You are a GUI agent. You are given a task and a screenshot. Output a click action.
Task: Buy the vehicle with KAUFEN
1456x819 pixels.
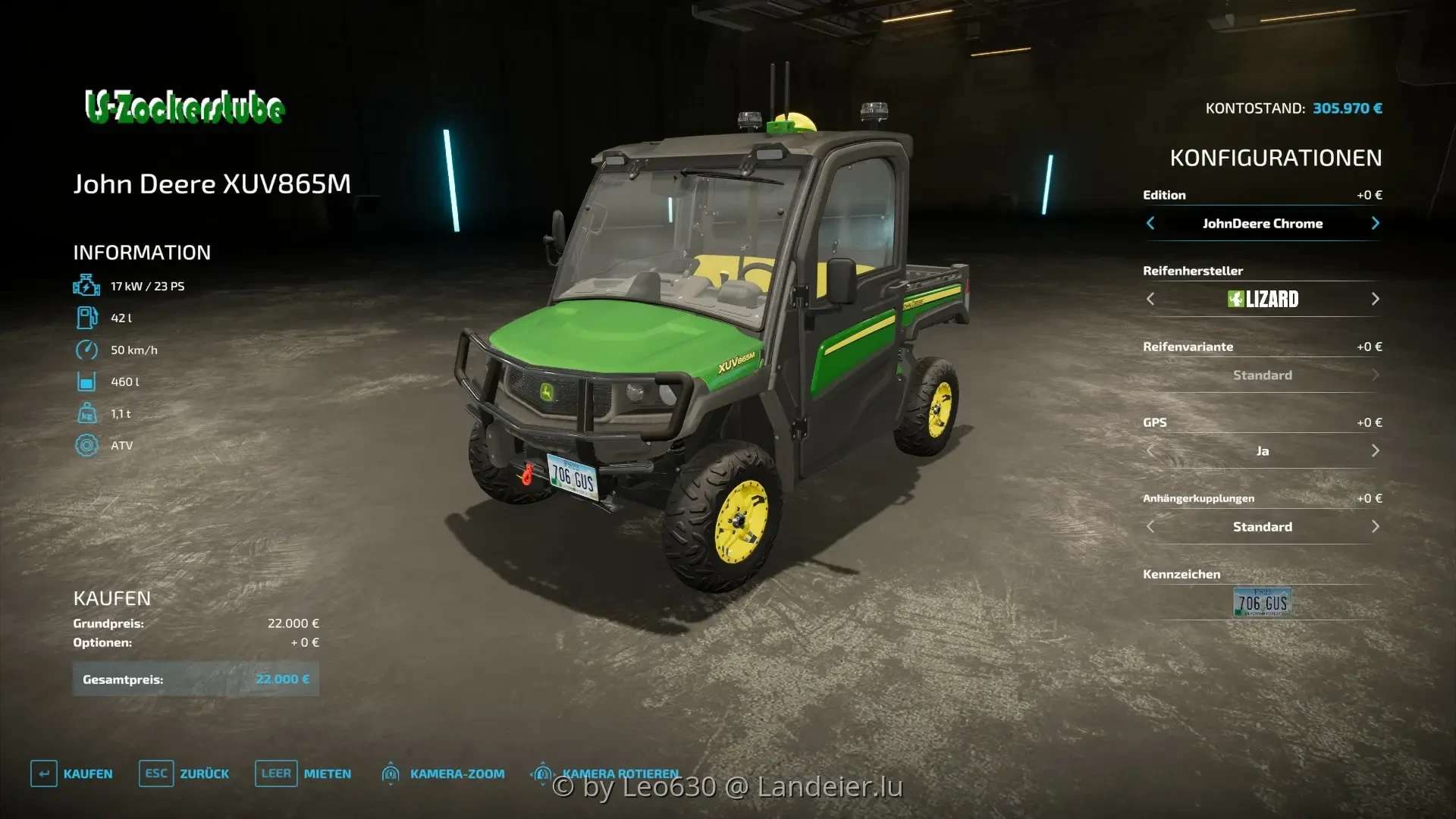click(72, 773)
